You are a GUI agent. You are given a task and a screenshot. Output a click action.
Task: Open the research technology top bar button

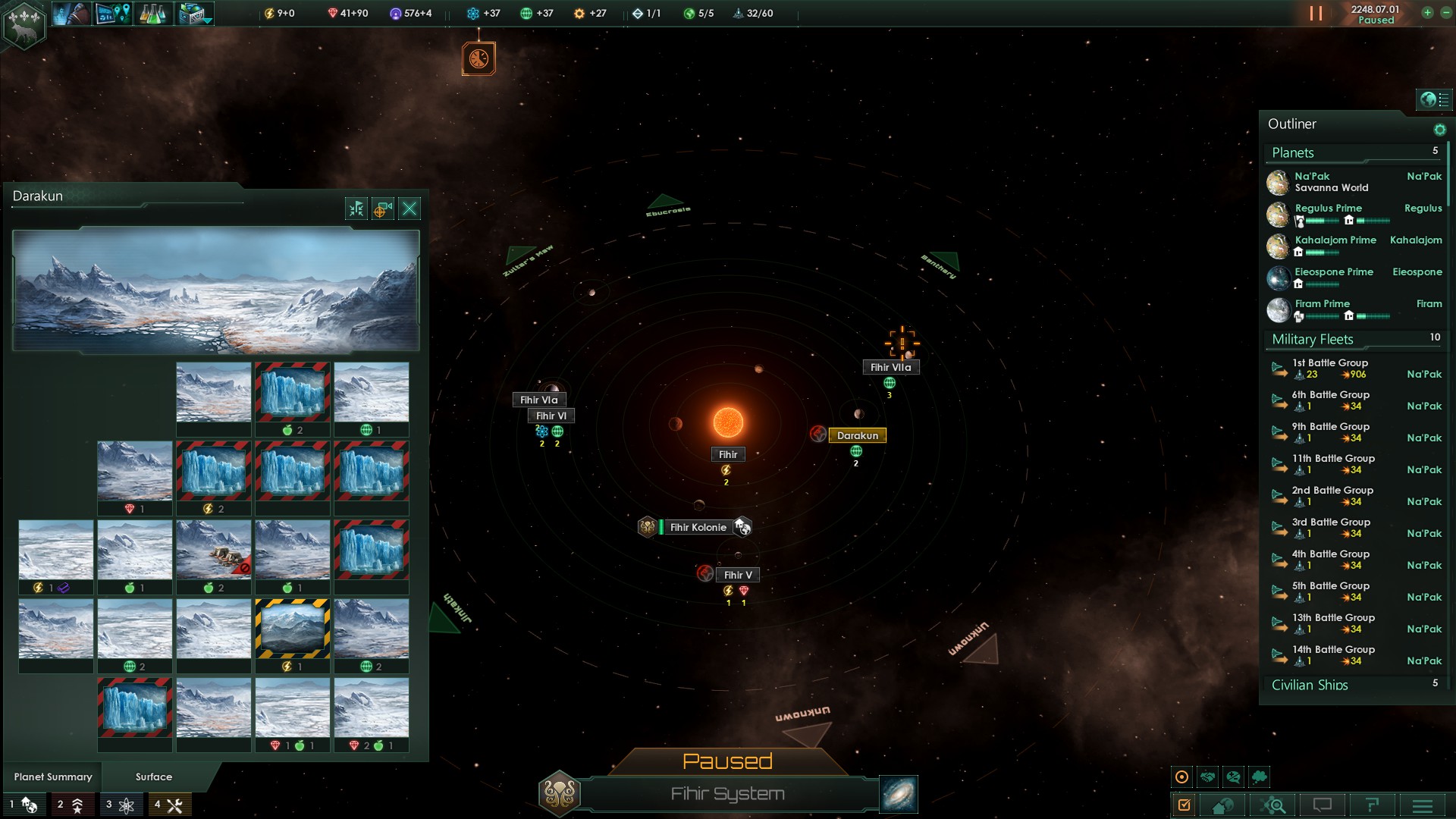pos(152,14)
